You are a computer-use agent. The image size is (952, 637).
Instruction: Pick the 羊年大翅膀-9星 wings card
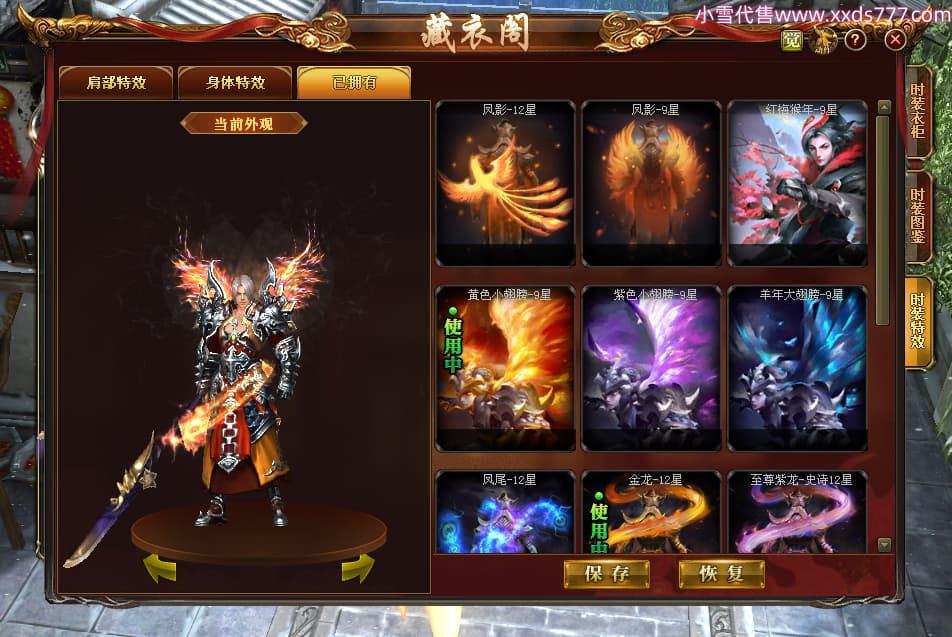pos(797,368)
